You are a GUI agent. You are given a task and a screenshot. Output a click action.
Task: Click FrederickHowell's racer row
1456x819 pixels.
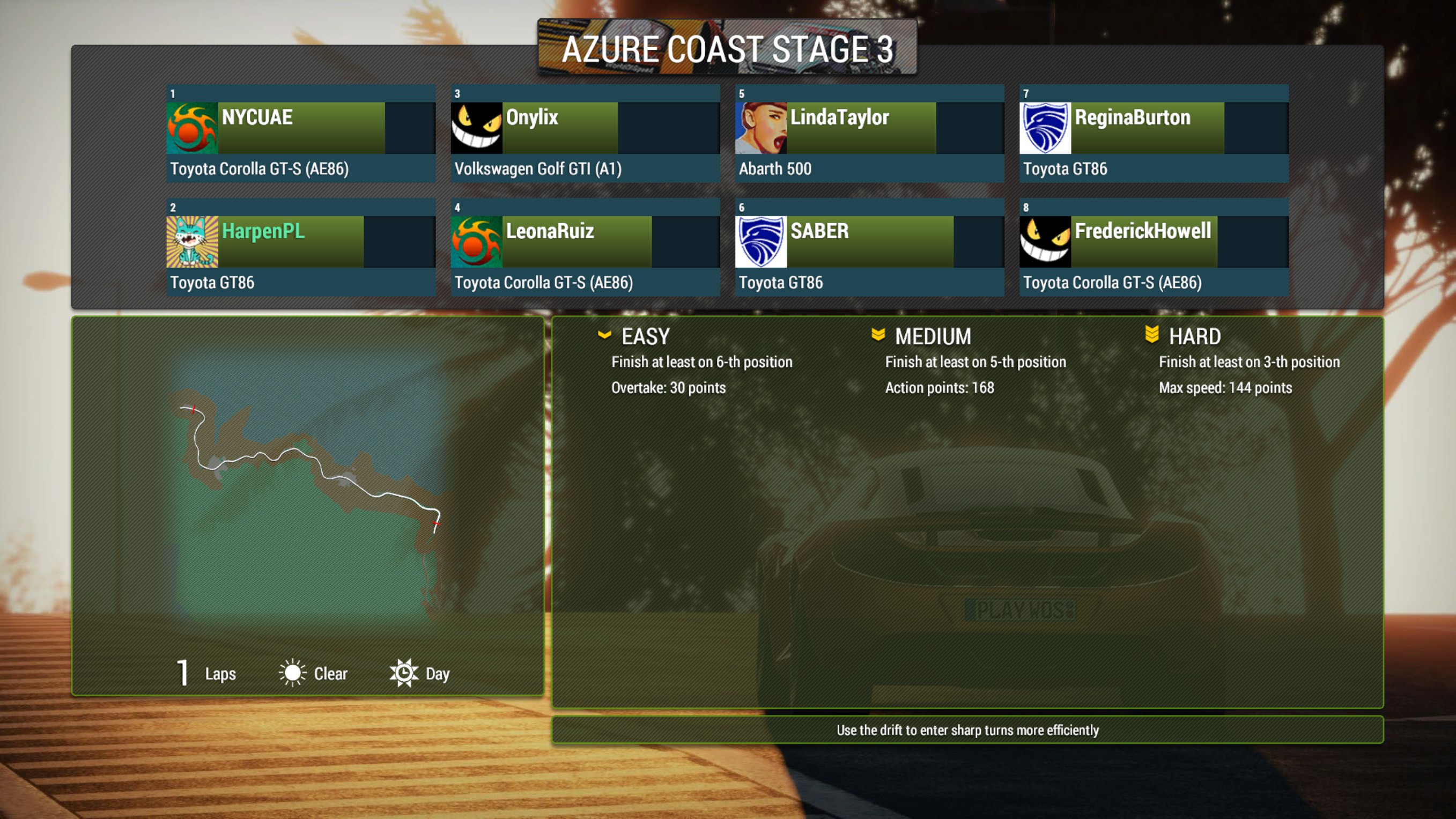pos(1154,247)
